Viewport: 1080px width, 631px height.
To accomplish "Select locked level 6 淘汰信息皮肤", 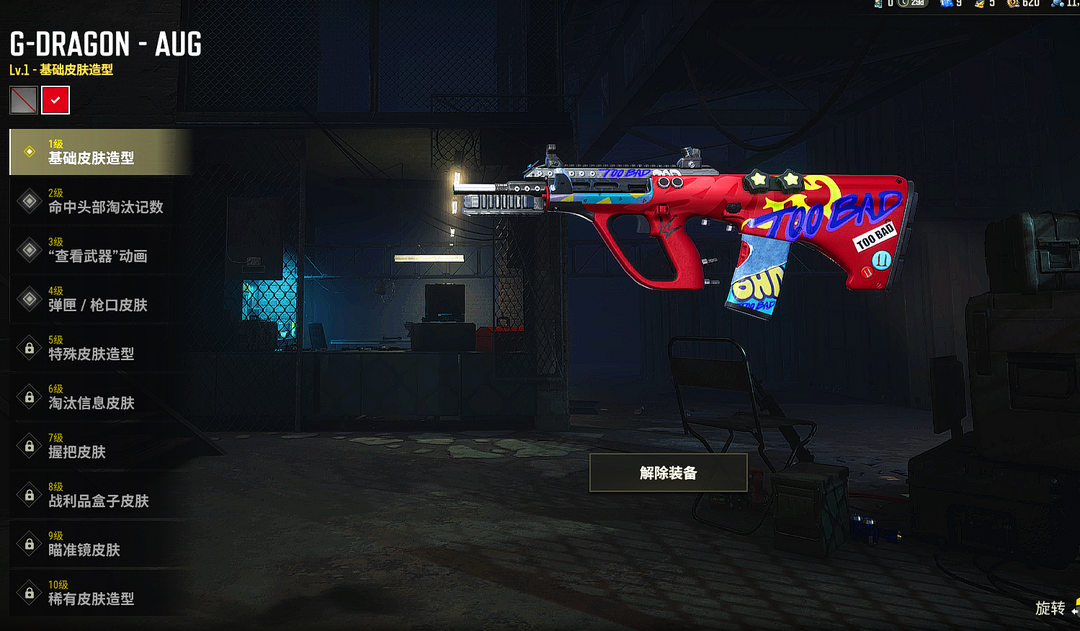I will click(98, 397).
